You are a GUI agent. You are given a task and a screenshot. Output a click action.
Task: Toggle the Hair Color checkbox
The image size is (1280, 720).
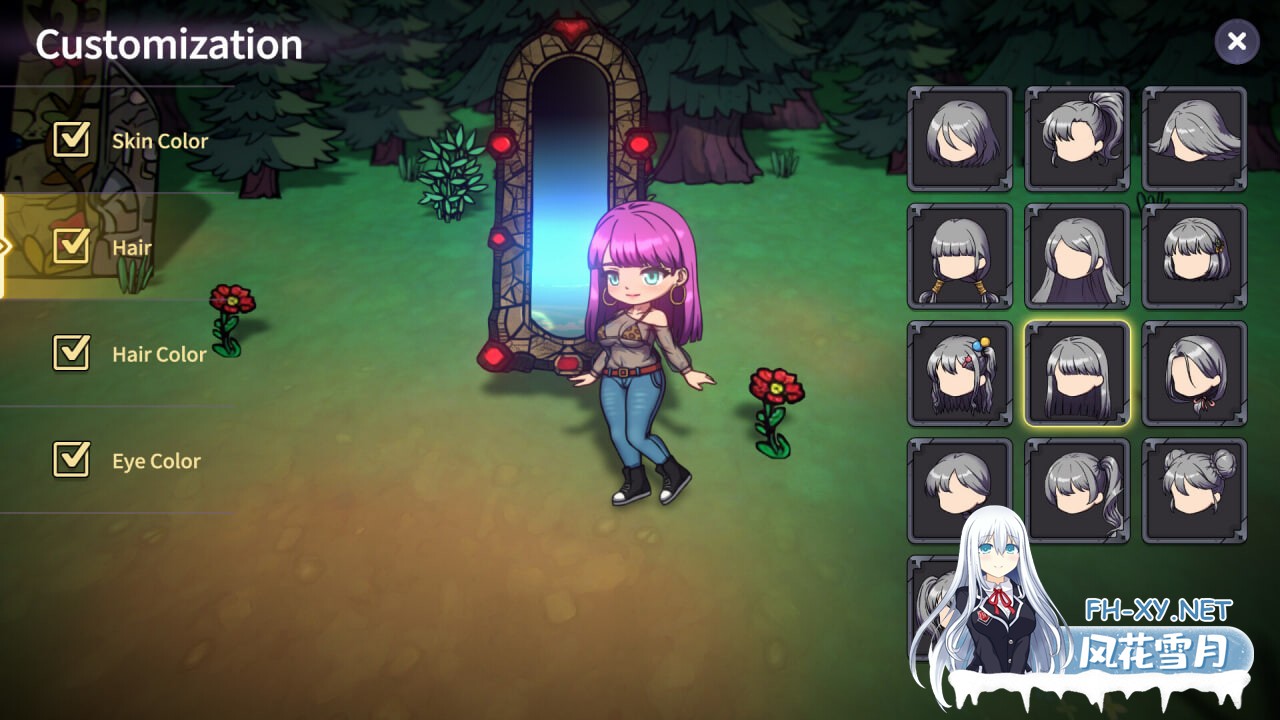pyautogui.click(x=70, y=353)
